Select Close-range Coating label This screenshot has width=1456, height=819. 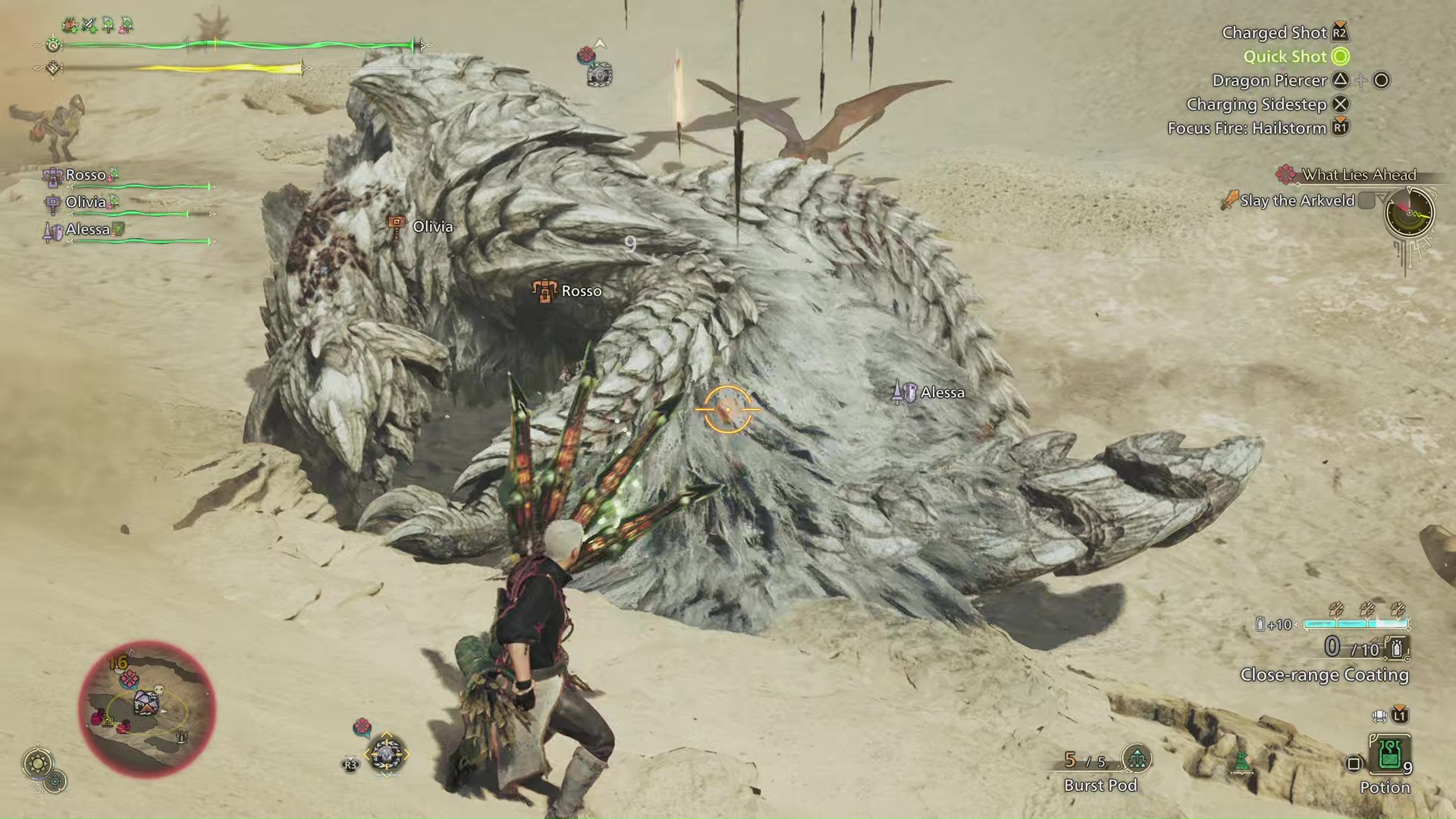pos(1324,675)
